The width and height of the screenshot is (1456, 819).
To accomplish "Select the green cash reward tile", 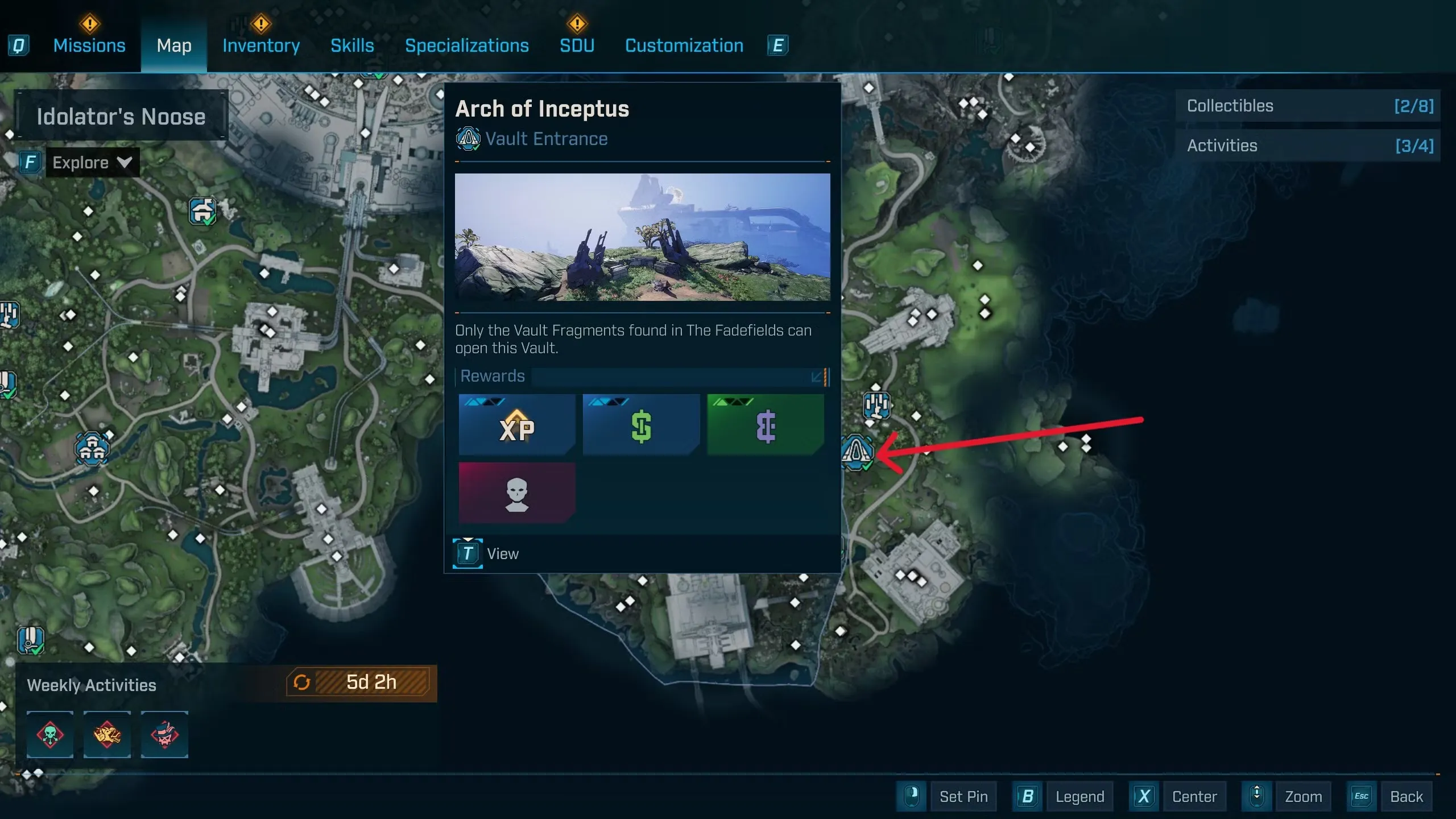I will tap(641, 425).
